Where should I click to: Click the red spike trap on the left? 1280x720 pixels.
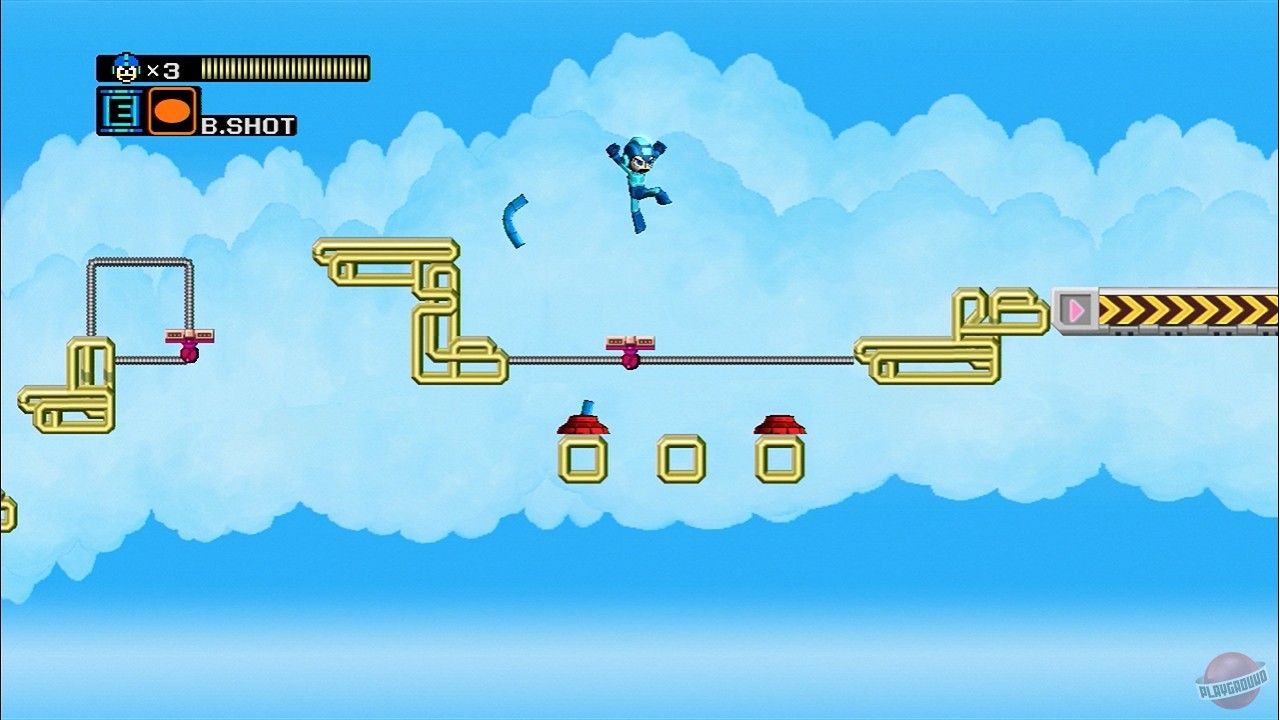585,422
